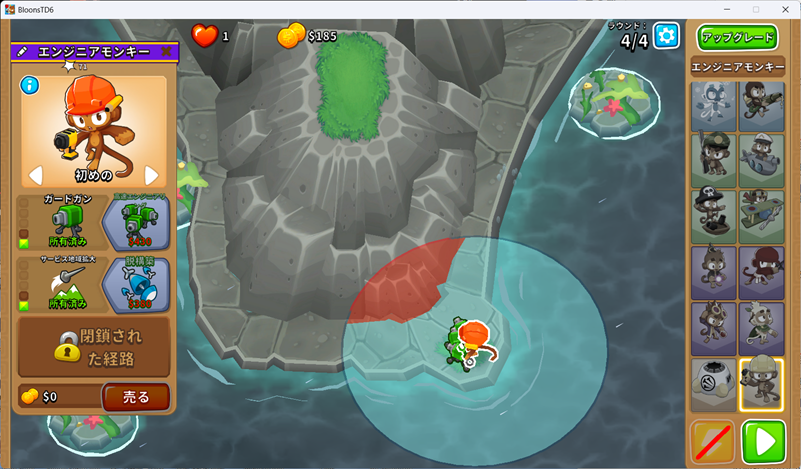
Task: Open the settings gear
Action: (667, 37)
